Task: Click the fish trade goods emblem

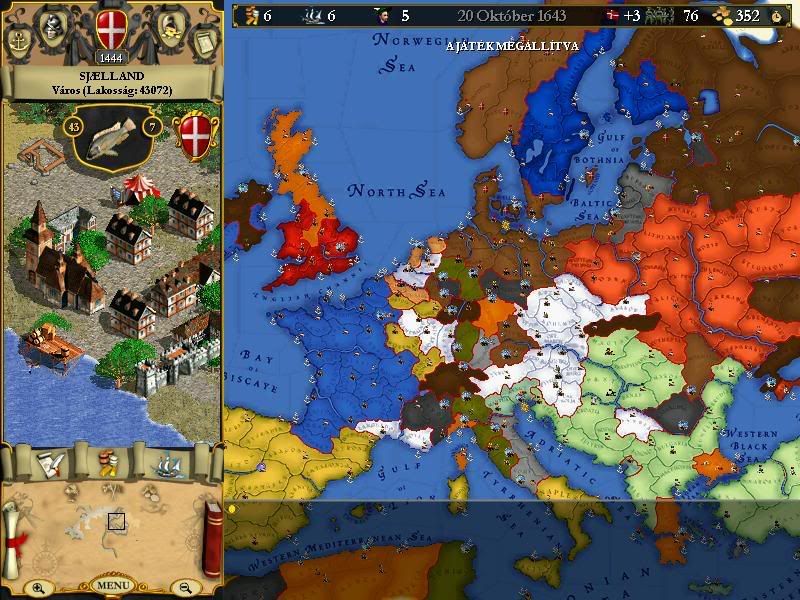Action: tap(110, 134)
